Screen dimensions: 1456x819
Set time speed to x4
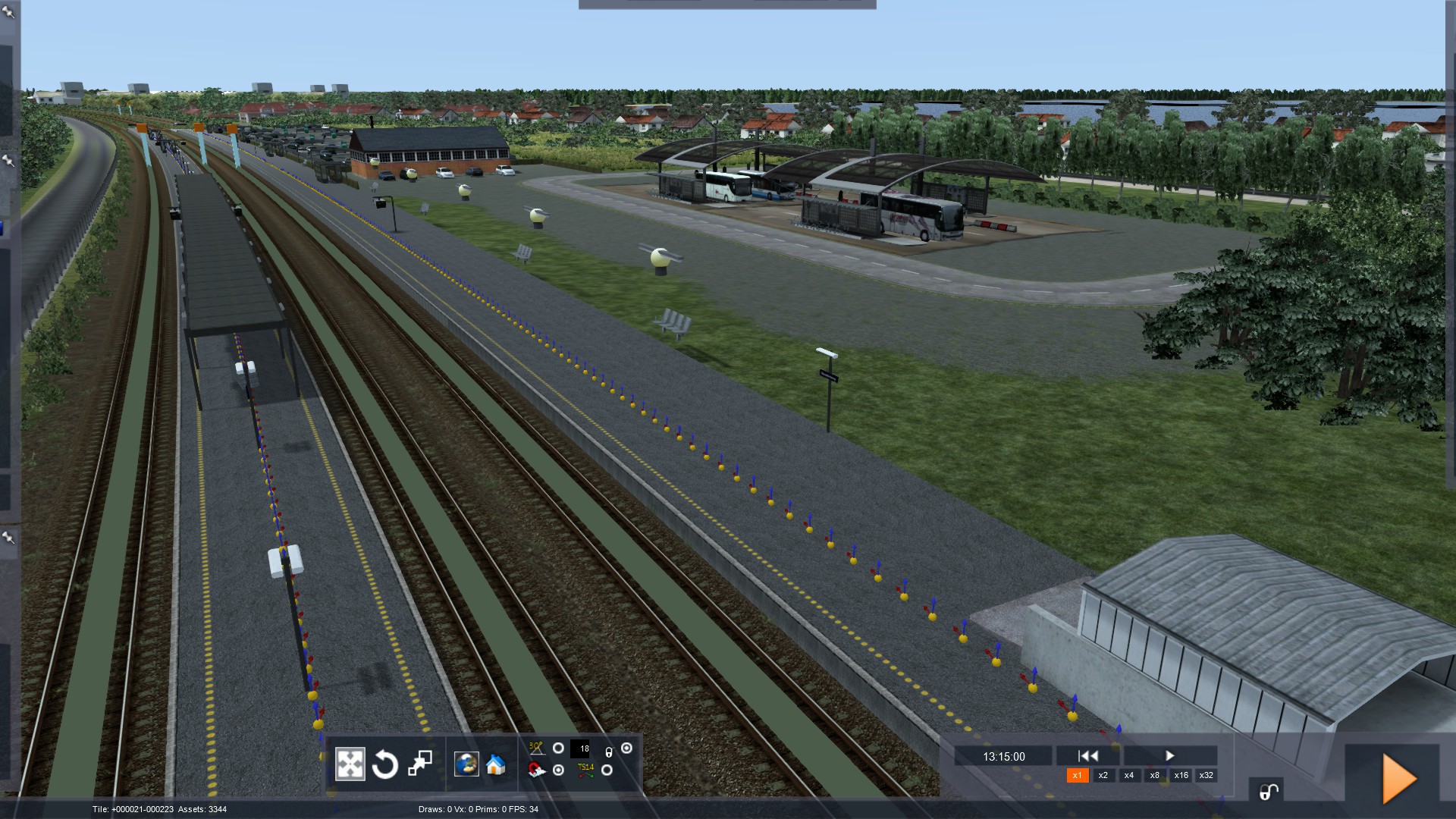[1129, 775]
